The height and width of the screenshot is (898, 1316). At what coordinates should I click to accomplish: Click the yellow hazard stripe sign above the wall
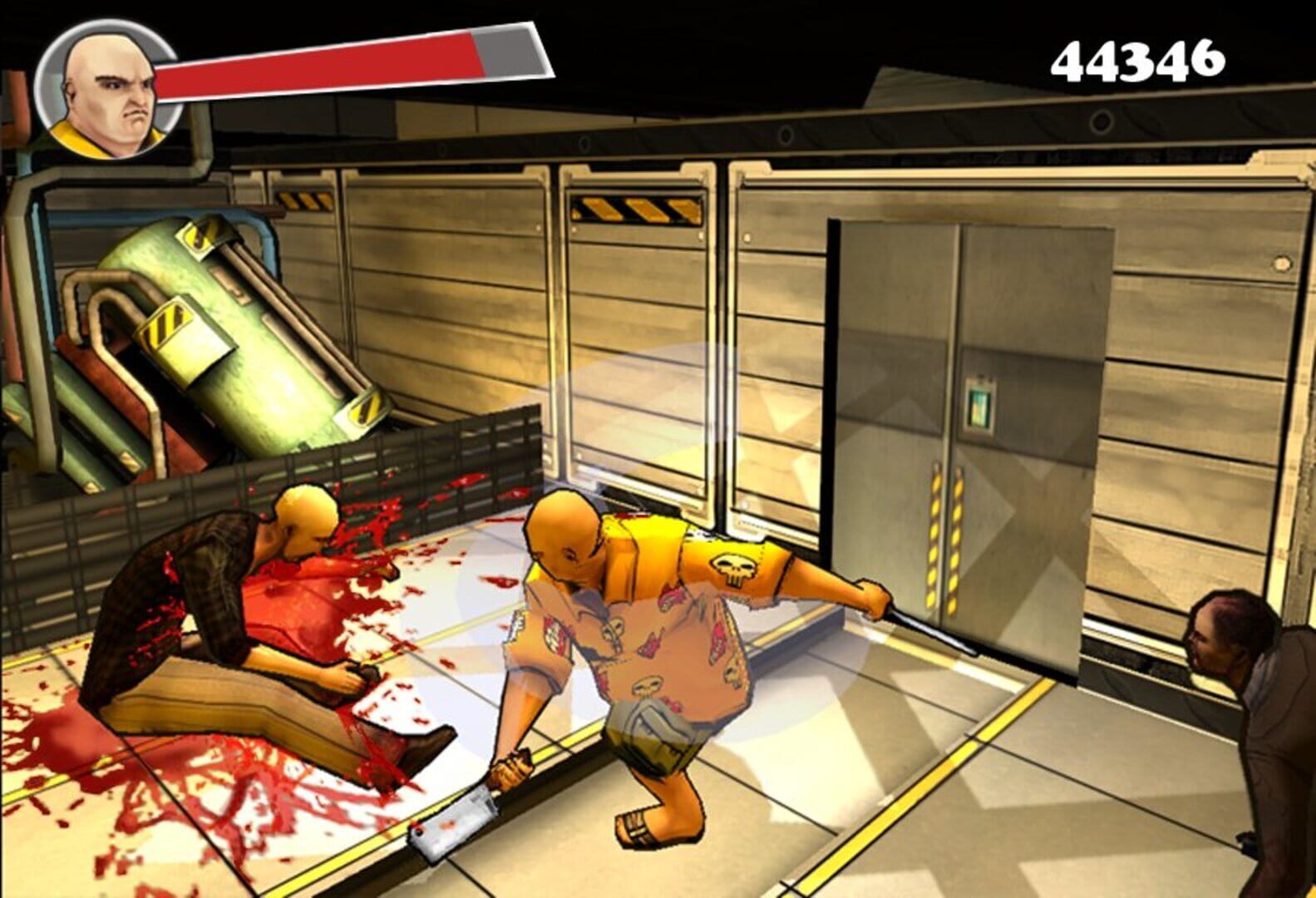(x=633, y=210)
